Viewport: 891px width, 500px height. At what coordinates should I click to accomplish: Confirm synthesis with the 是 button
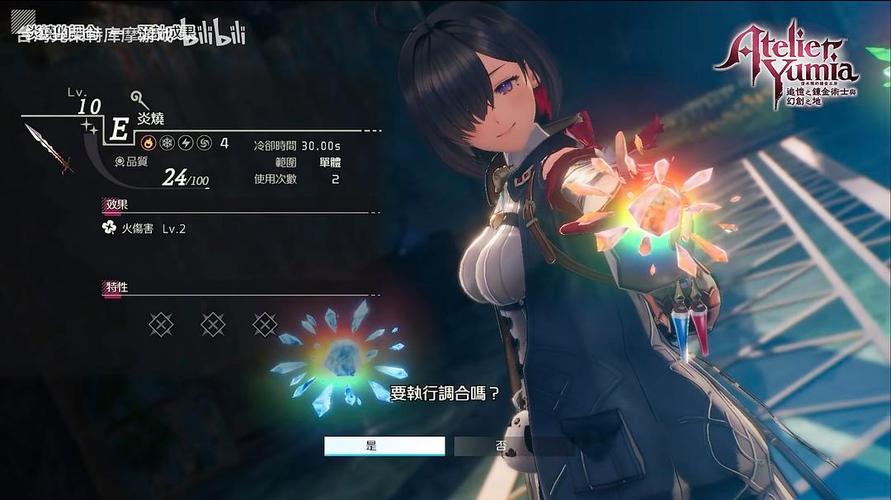[384, 446]
